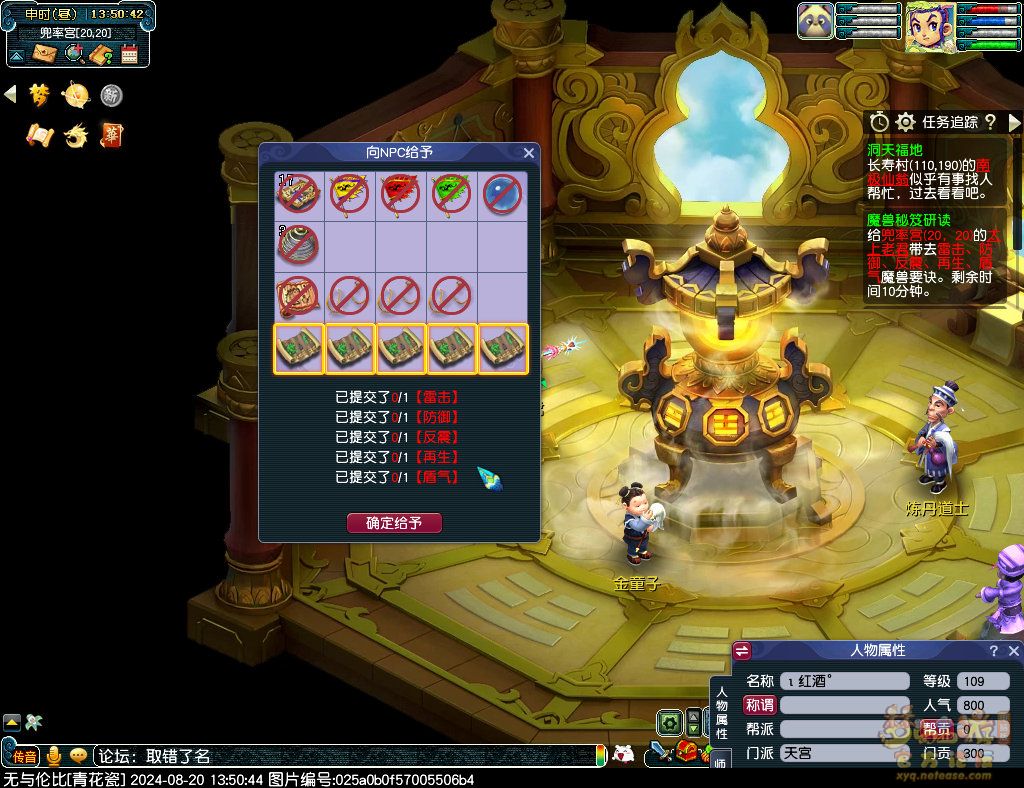This screenshot has width=1024, height=788.
Task: Open the mail envelope icon
Action: click(x=45, y=53)
